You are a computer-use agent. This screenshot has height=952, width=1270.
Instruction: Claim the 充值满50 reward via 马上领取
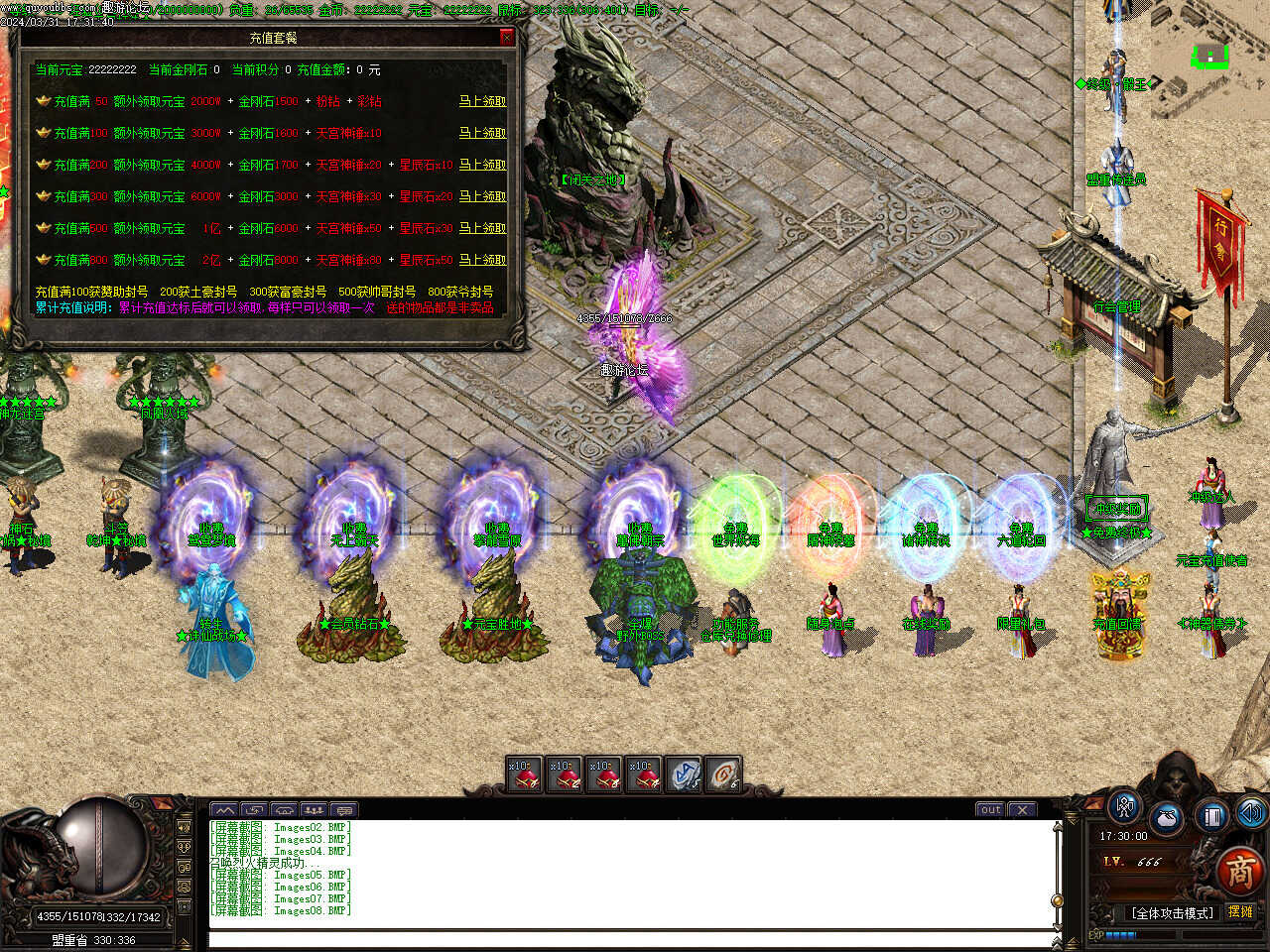point(482,101)
